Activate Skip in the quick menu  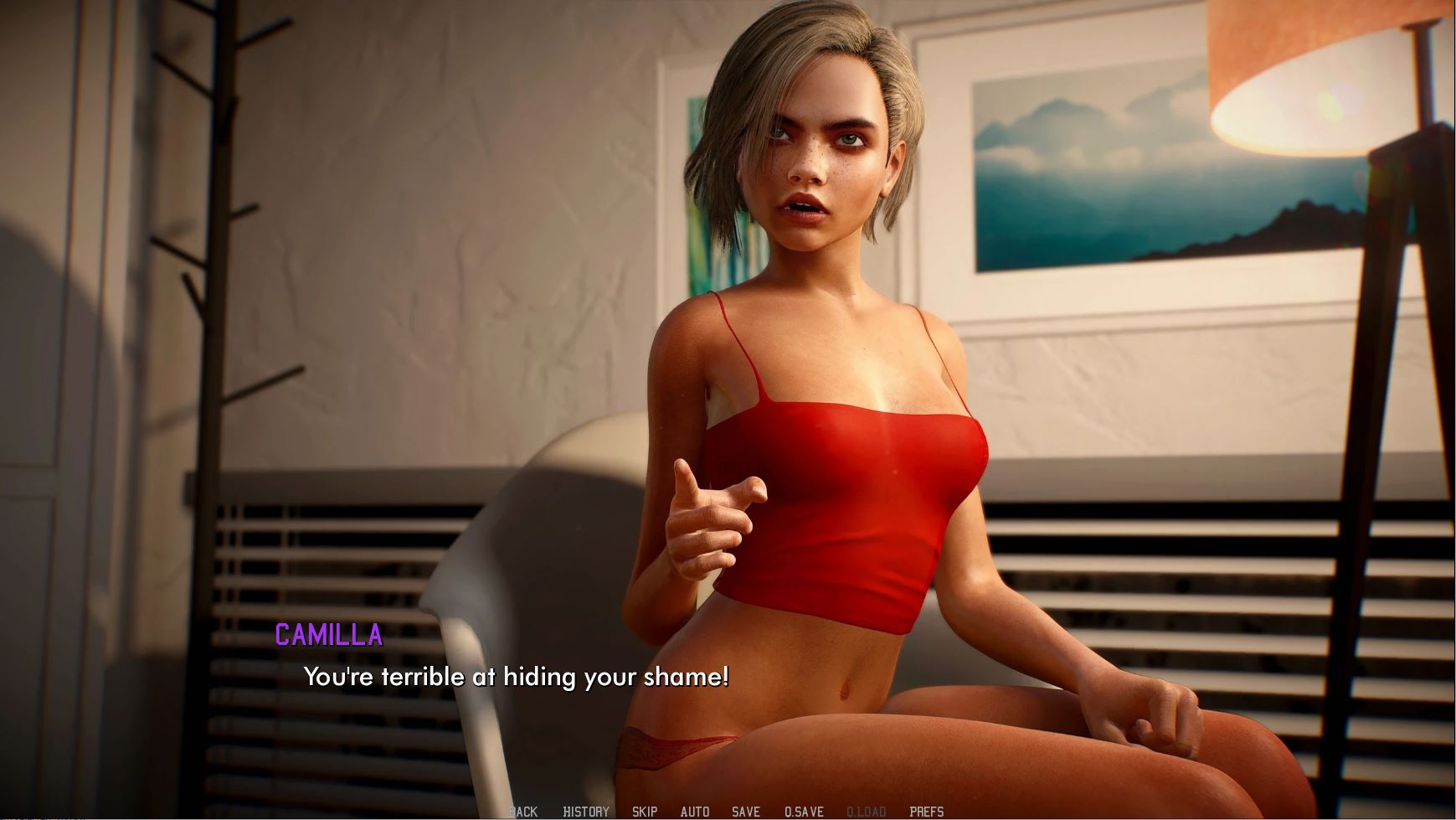tap(645, 811)
